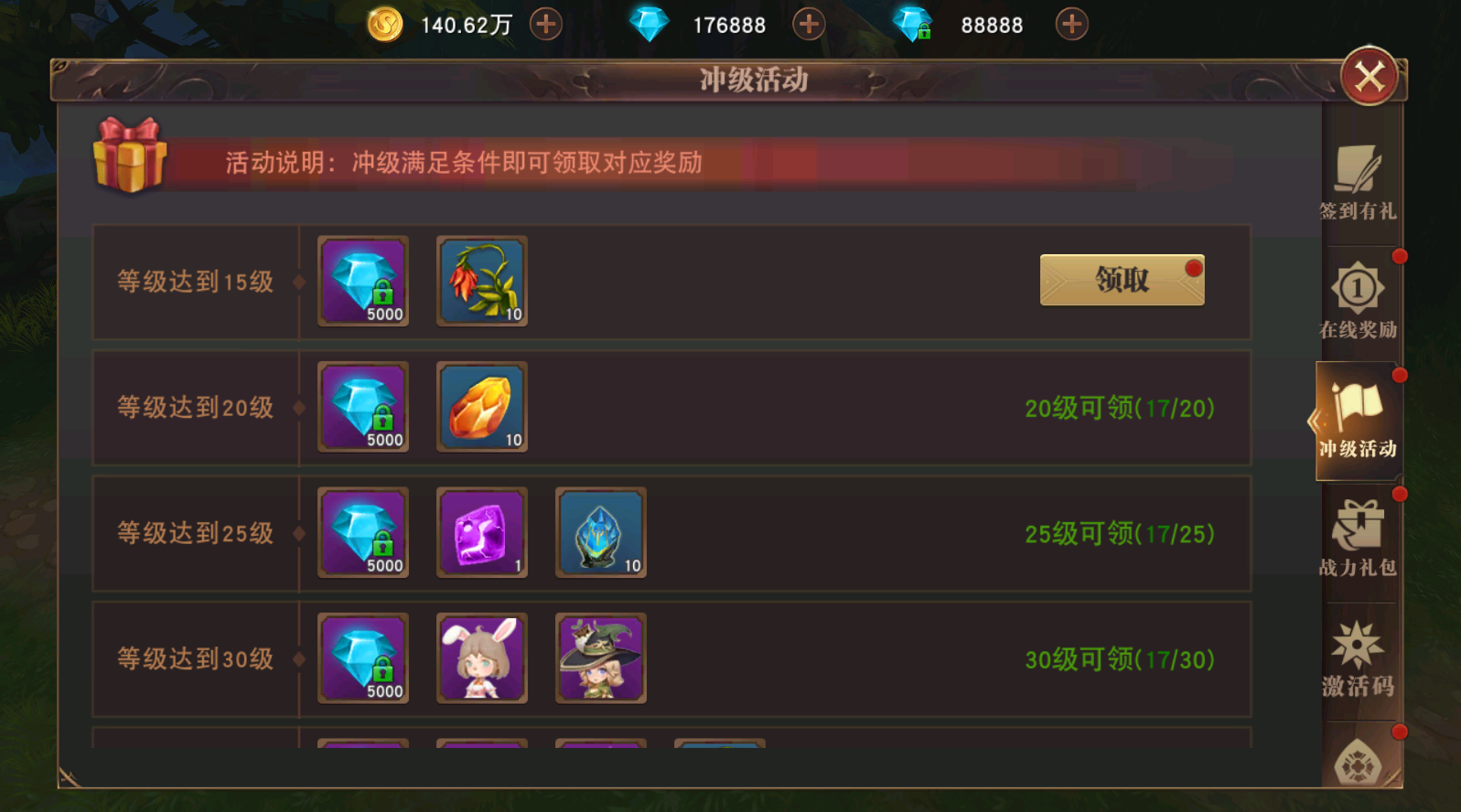Image resolution: width=1461 pixels, height=812 pixels.
Task: Click the gift box icon beside activity description
Action: click(129, 163)
